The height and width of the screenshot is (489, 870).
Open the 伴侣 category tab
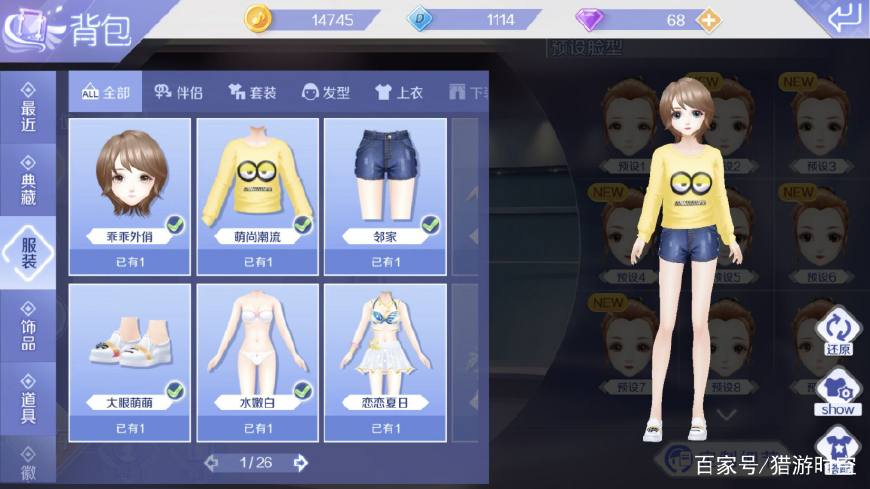click(178, 93)
